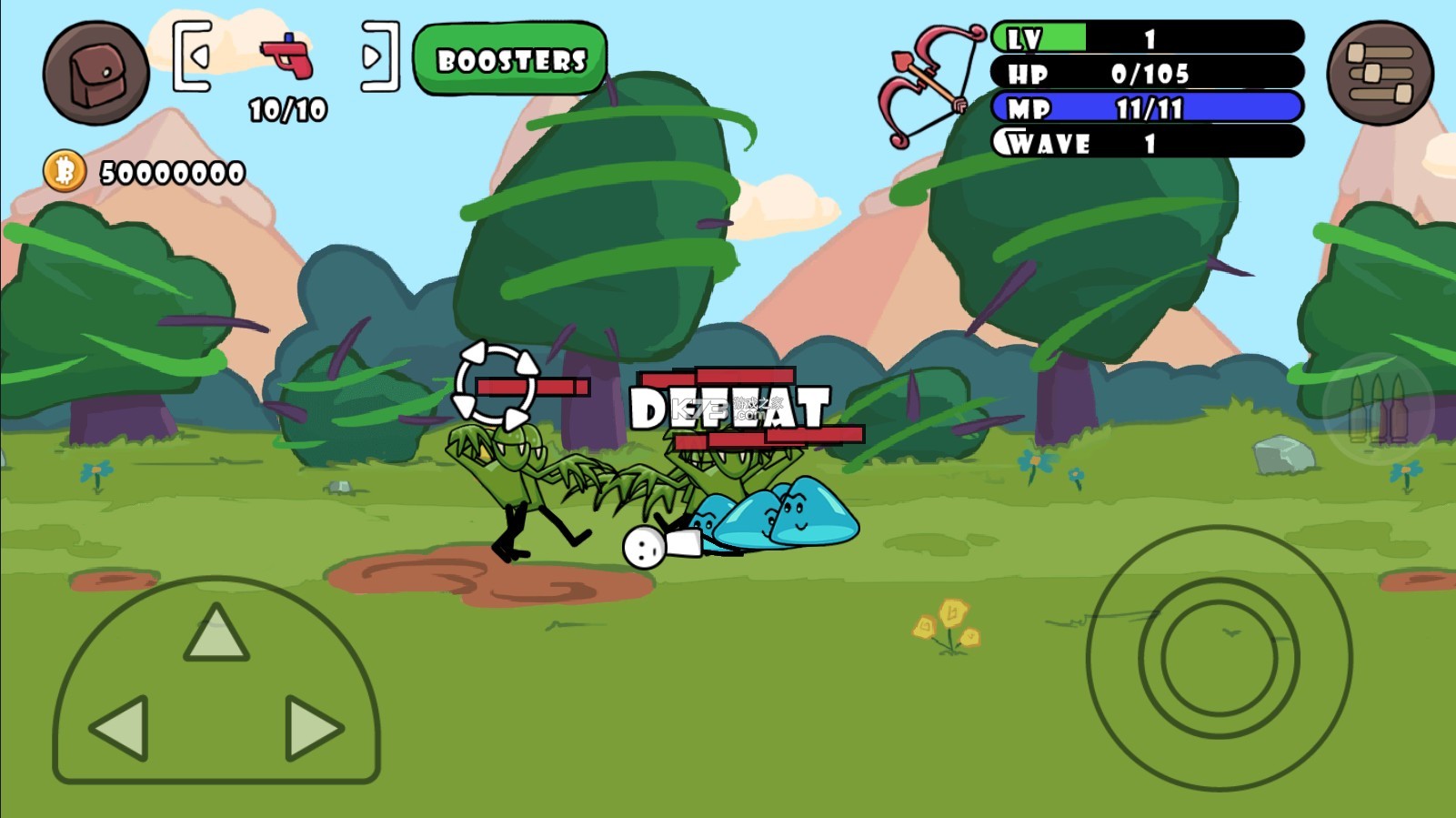Open the Boosters menu
Image resolution: width=1456 pixels, height=818 pixels.
(x=510, y=60)
